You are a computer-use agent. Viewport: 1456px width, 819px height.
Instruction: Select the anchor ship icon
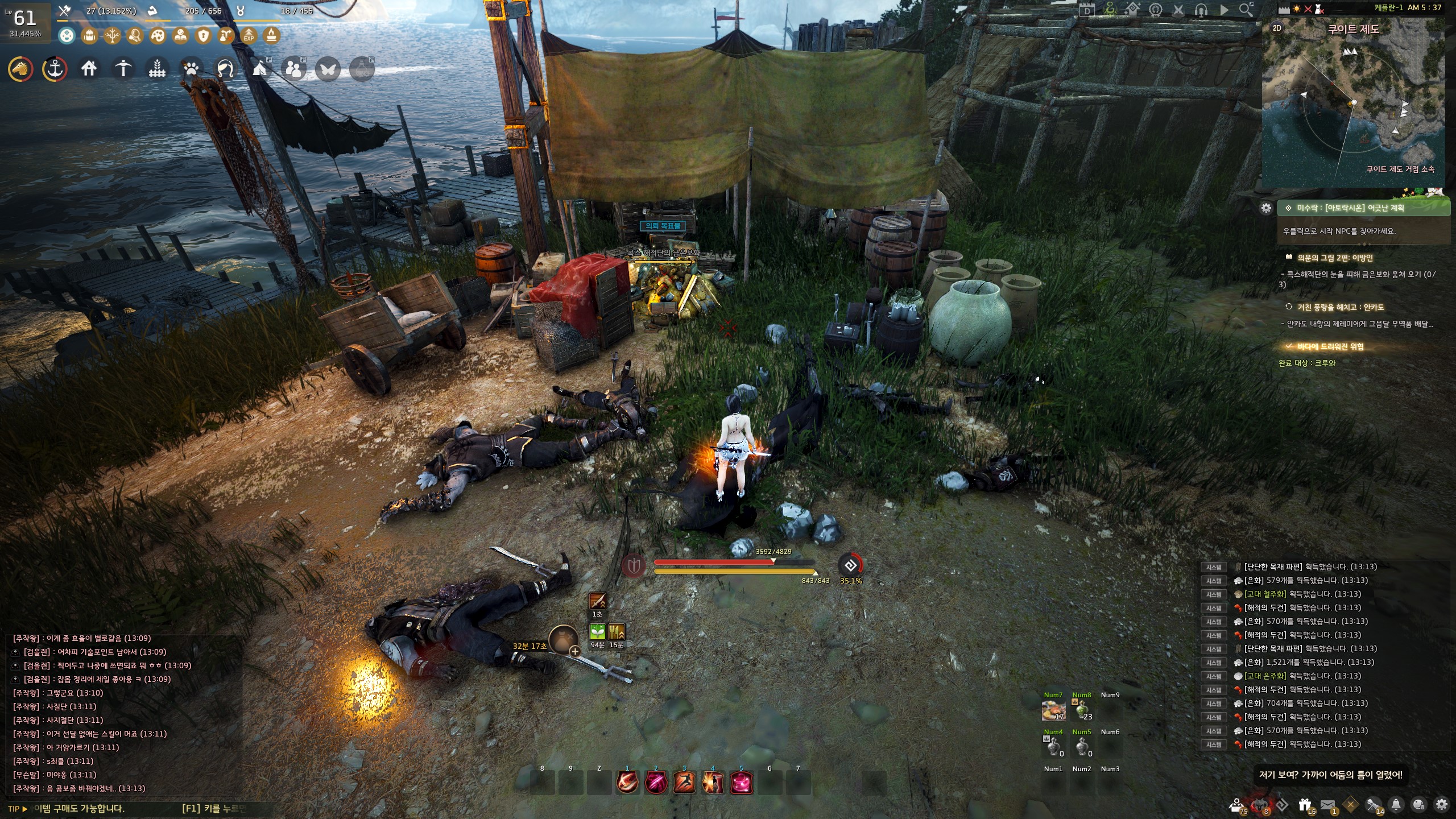click(x=55, y=69)
